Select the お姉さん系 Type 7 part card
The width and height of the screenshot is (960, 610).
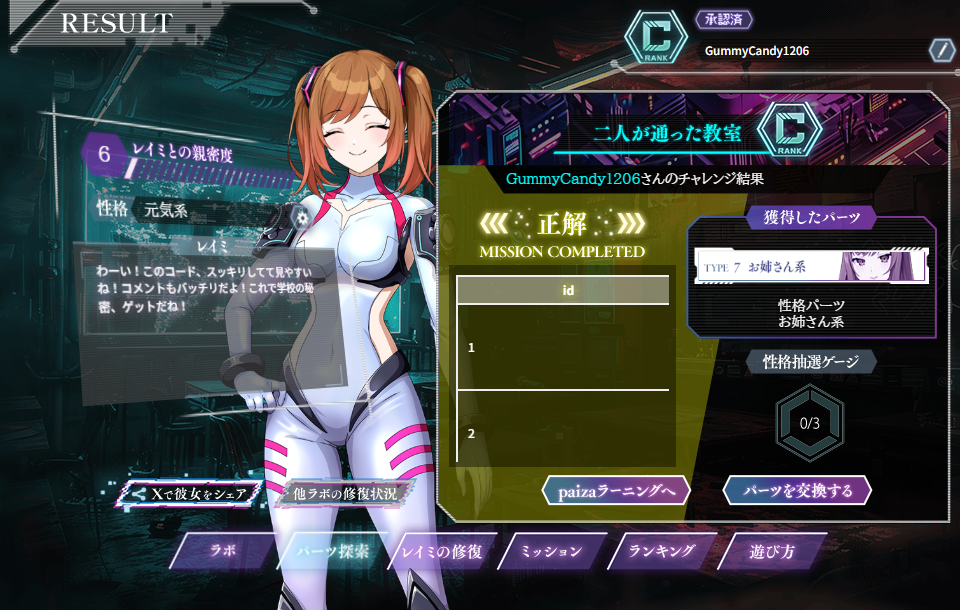pos(811,267)
